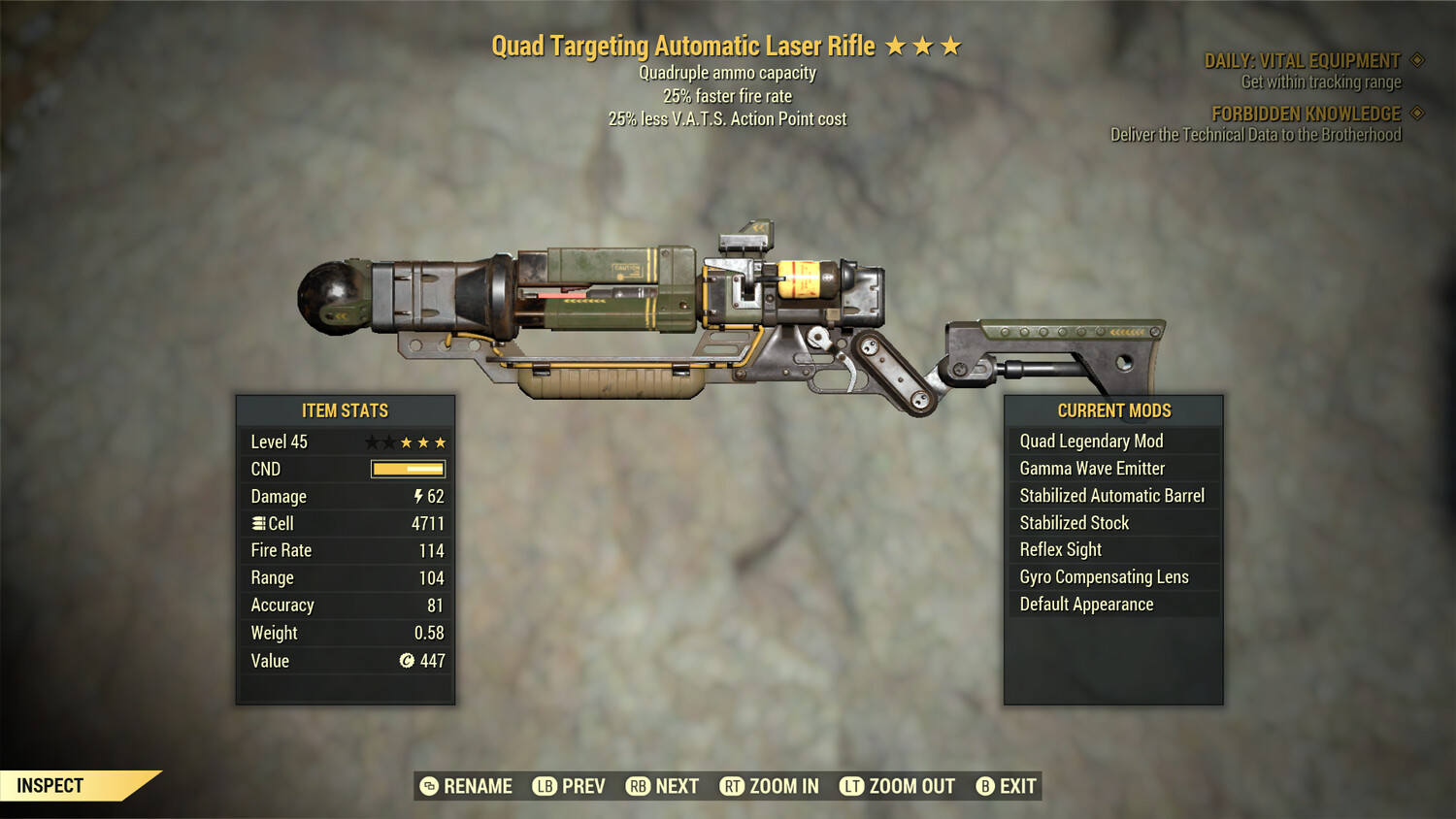1456x819 pixels.
Task: Select the third star in the weapon title rating
Action: (951, 45)
